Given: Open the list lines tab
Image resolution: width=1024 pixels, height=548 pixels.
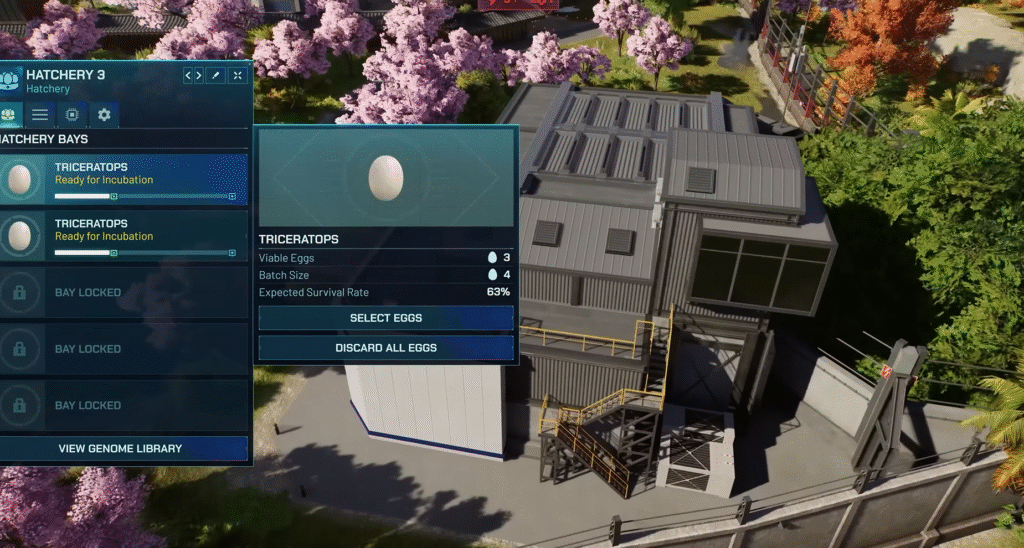Looking at the screenshot, I should (x=39, y=114).
